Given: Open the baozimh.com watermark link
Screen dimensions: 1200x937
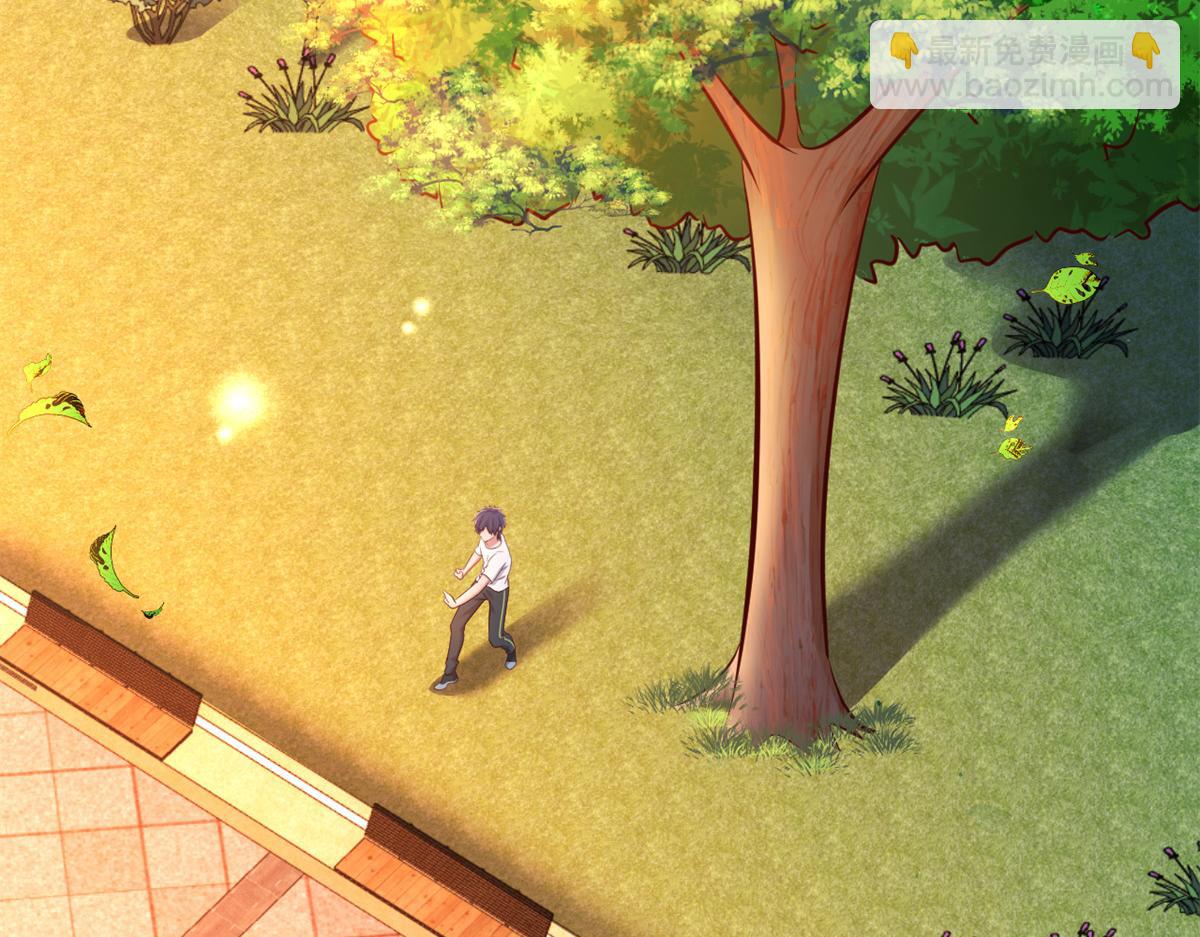Looking at the screenshot, I should tap(1024, 88).
